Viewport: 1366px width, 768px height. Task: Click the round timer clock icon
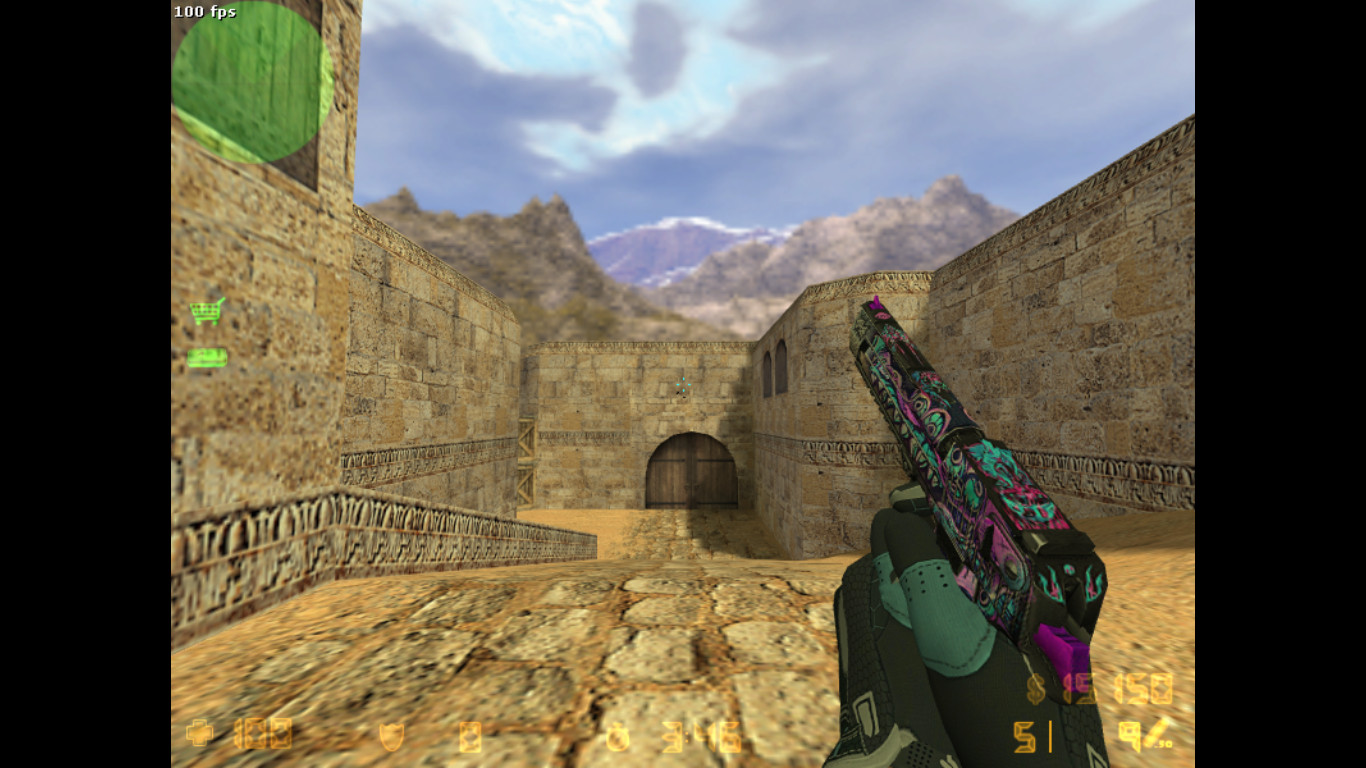pos(616,737)
